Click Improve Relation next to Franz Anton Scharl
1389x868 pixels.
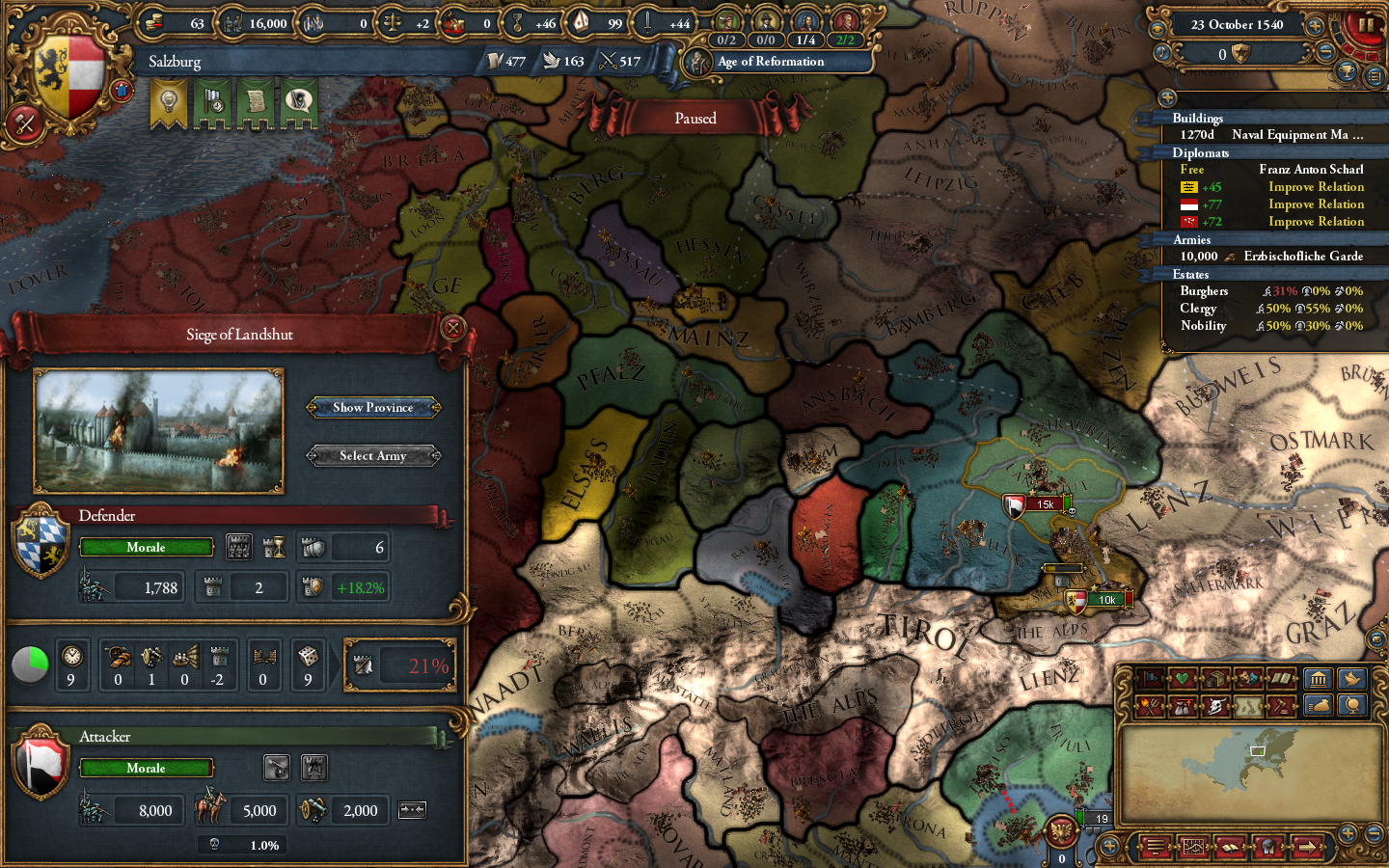(x=1316, y=186)
